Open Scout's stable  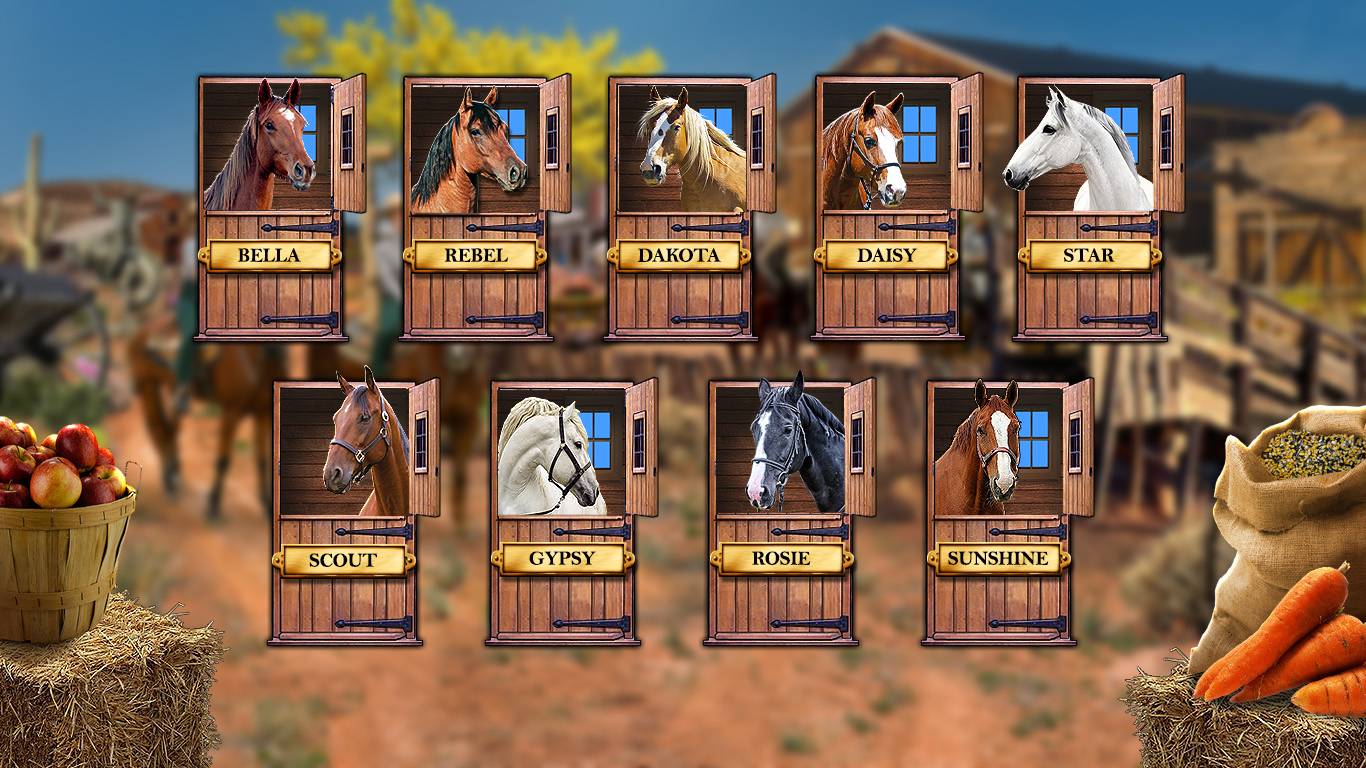(x=343, y=512)
